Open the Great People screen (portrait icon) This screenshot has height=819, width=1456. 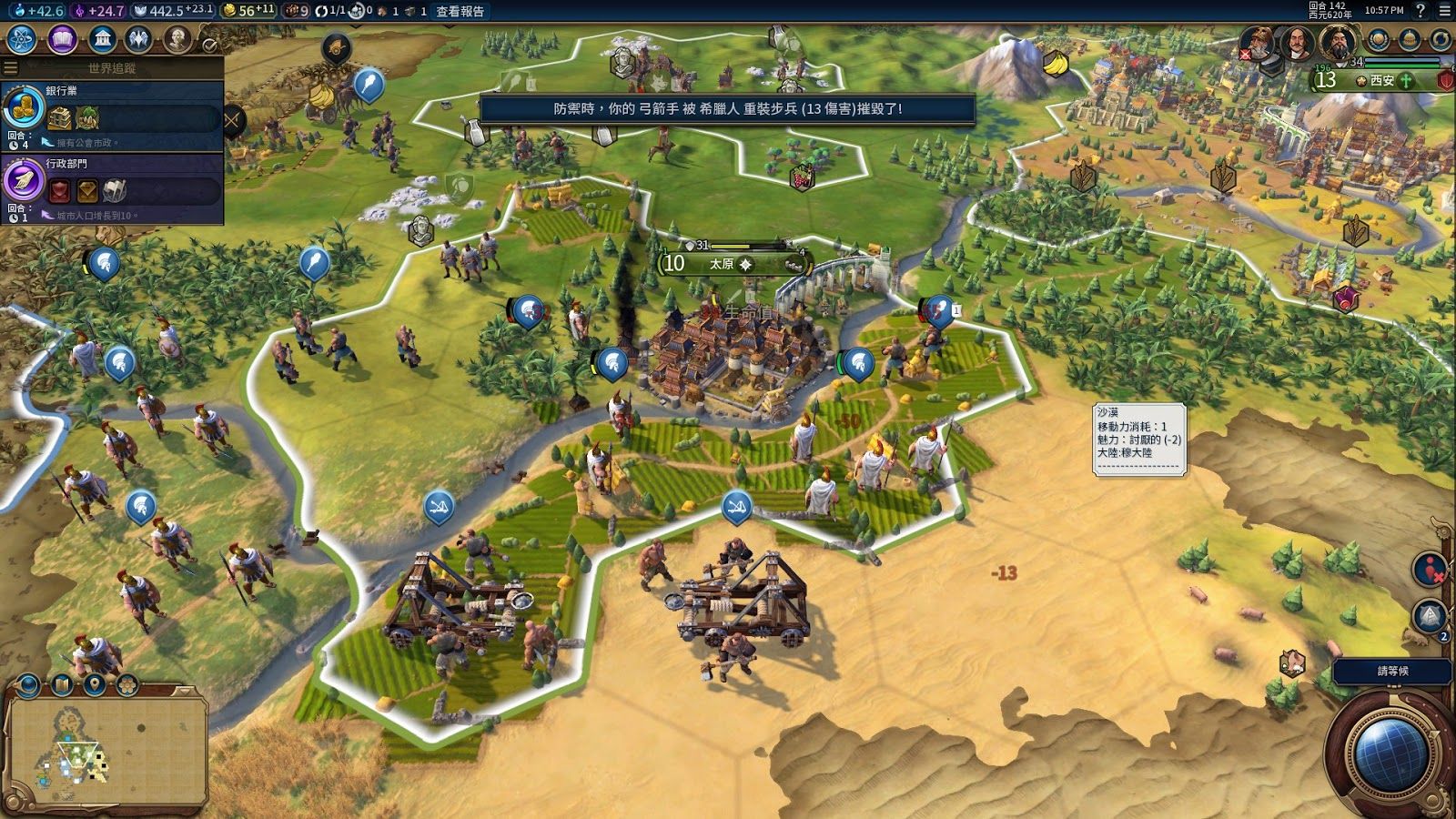click(177, 40)
